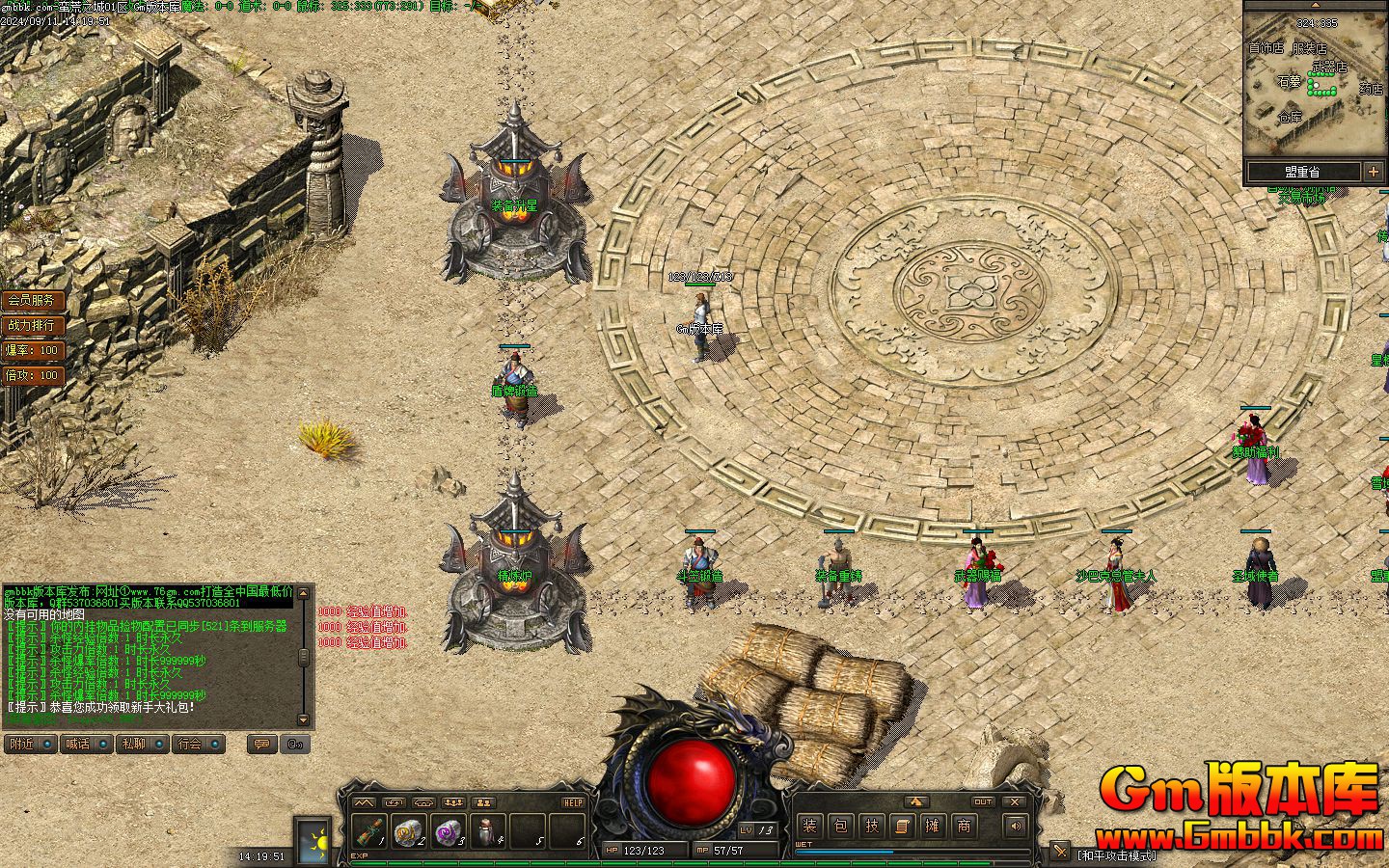Open the 技 skills panel
The width and height of the screenshot is (1389, 868).
[x=871, y=826]
